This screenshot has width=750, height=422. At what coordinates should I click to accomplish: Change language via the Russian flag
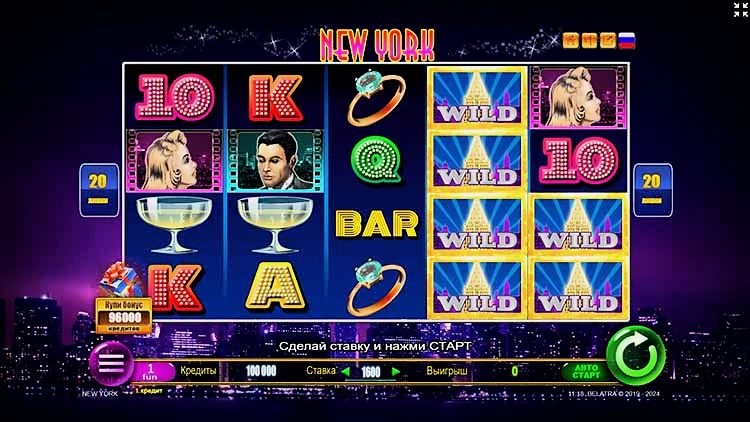coord(627,41)
